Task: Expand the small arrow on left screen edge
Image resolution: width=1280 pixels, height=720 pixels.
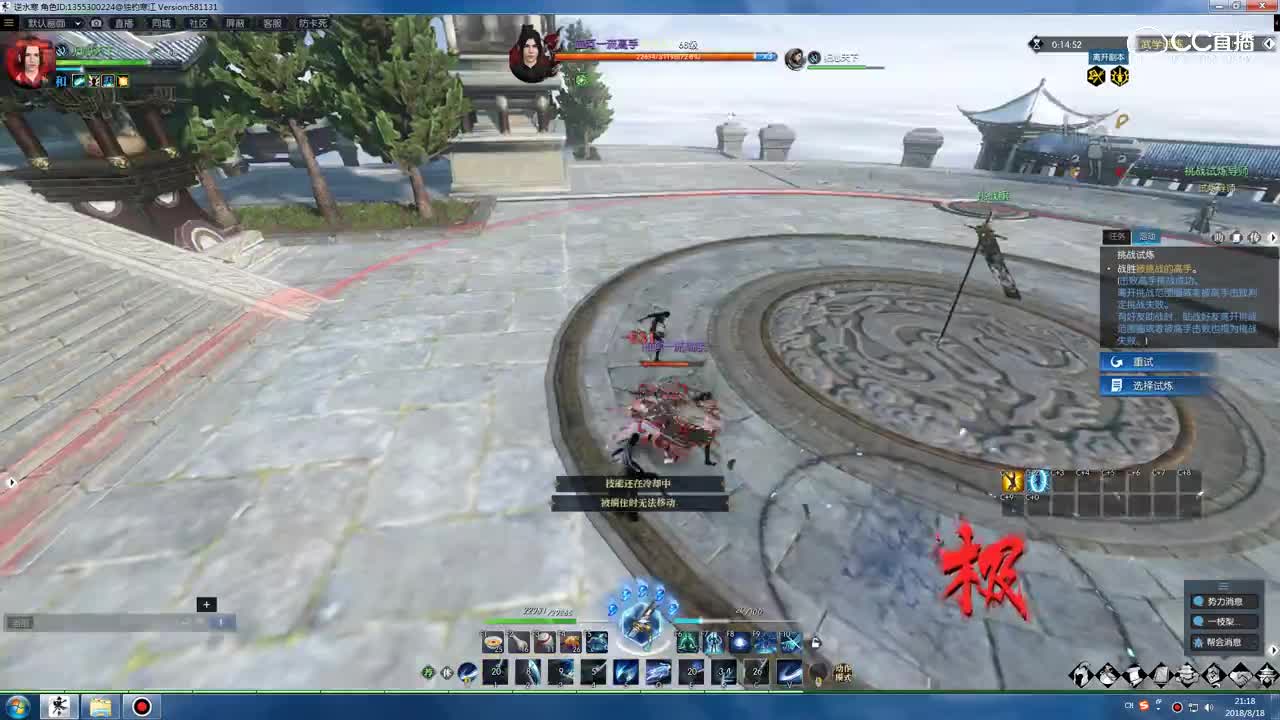Action: coord(12,481)
